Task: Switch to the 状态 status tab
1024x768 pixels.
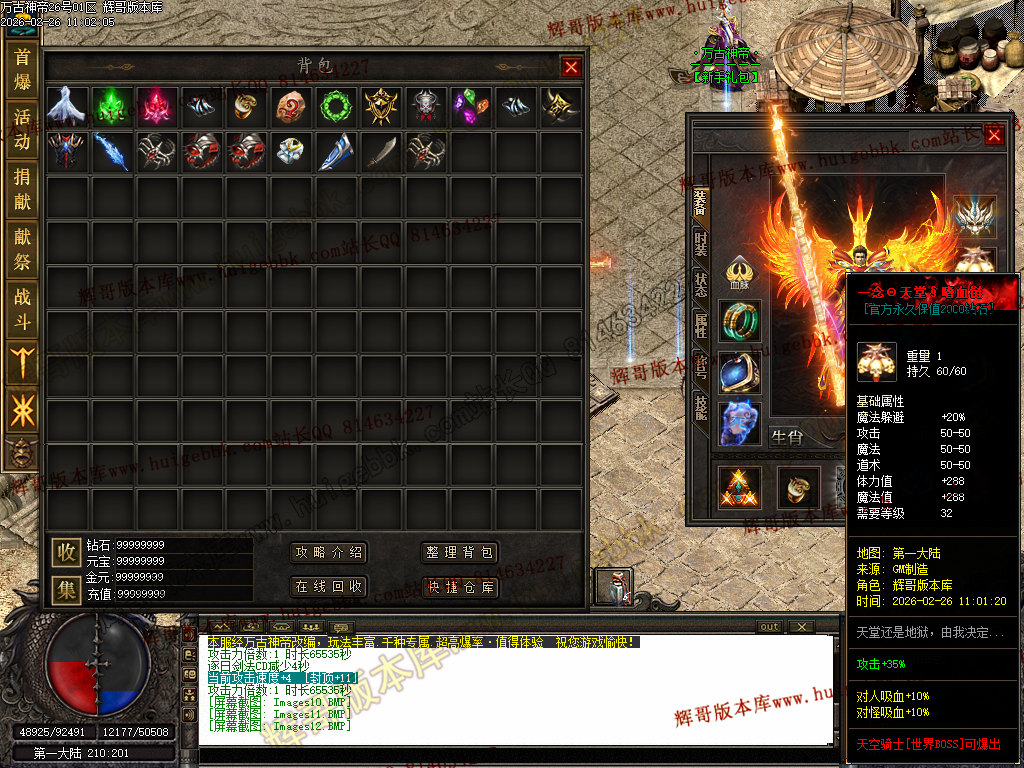Action: [x=700, y=283]
